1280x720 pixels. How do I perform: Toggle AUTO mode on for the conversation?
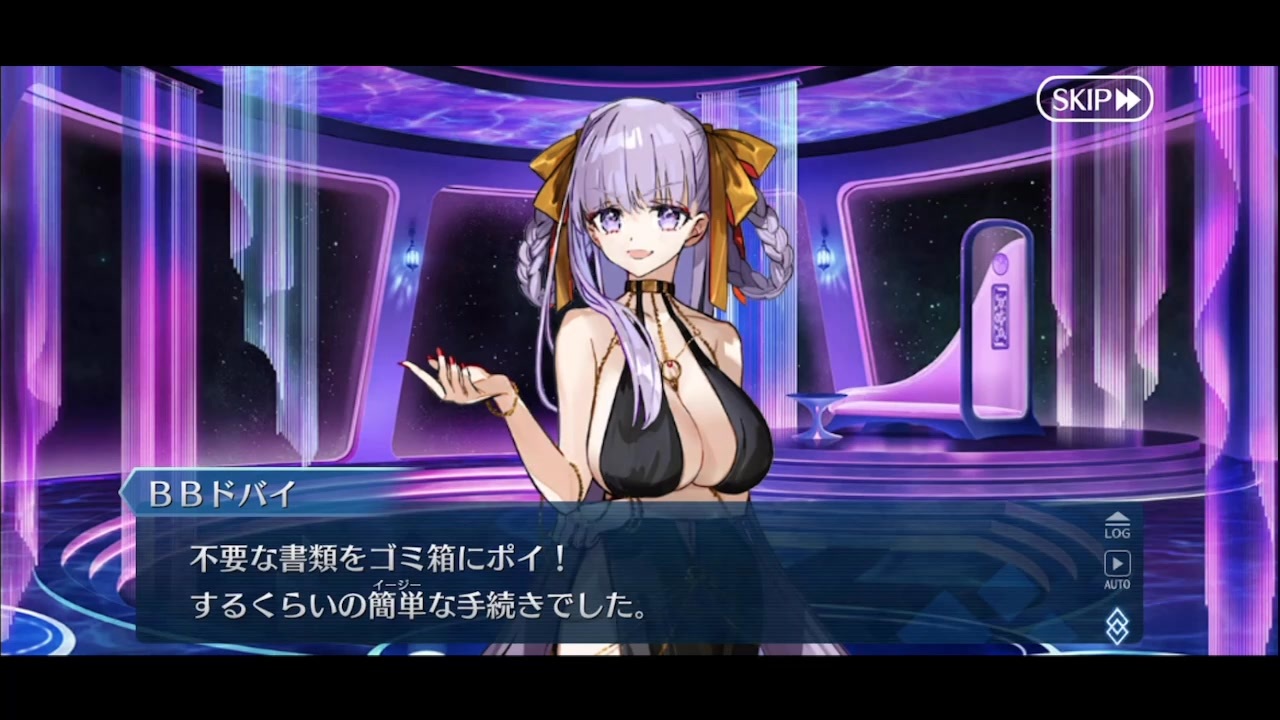coord(1117,566)
